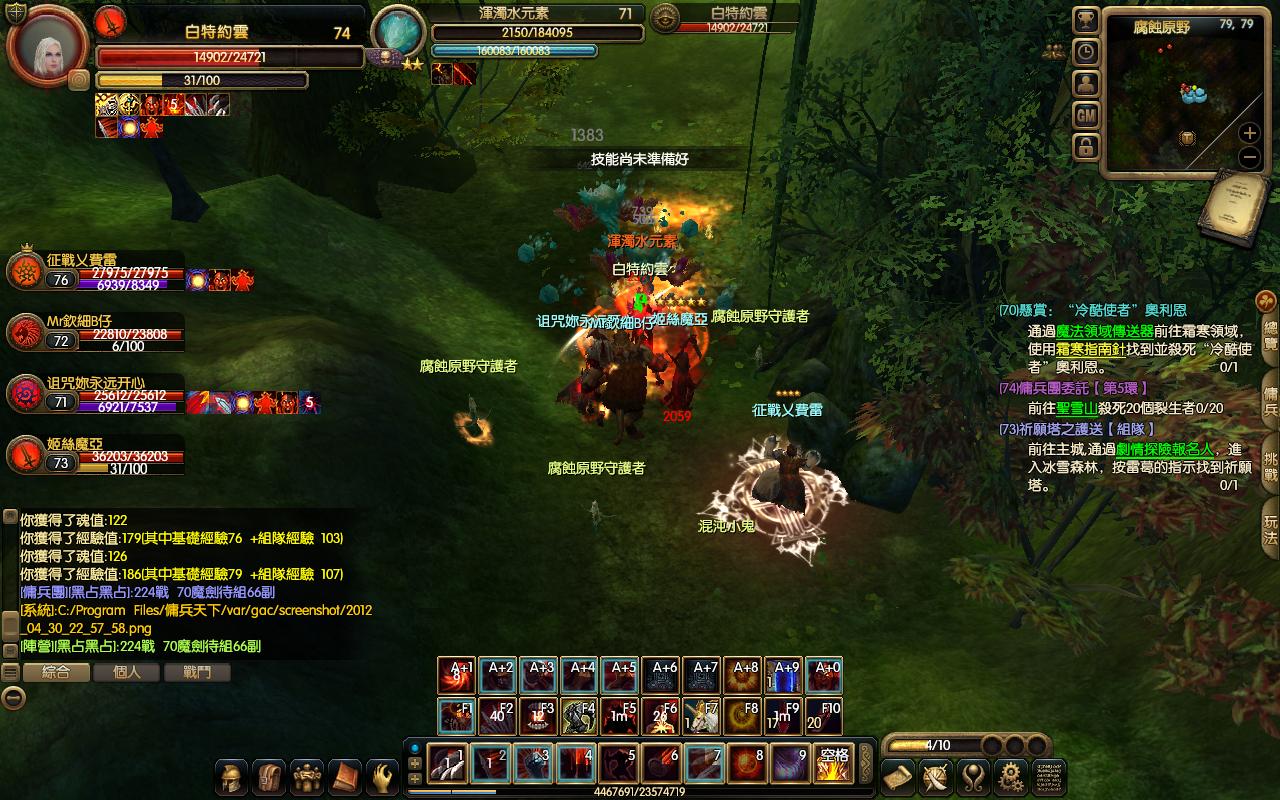Toggle the padlock button beside minimap
Viewport: 1280px width, 800px height.
(1086, 147)
